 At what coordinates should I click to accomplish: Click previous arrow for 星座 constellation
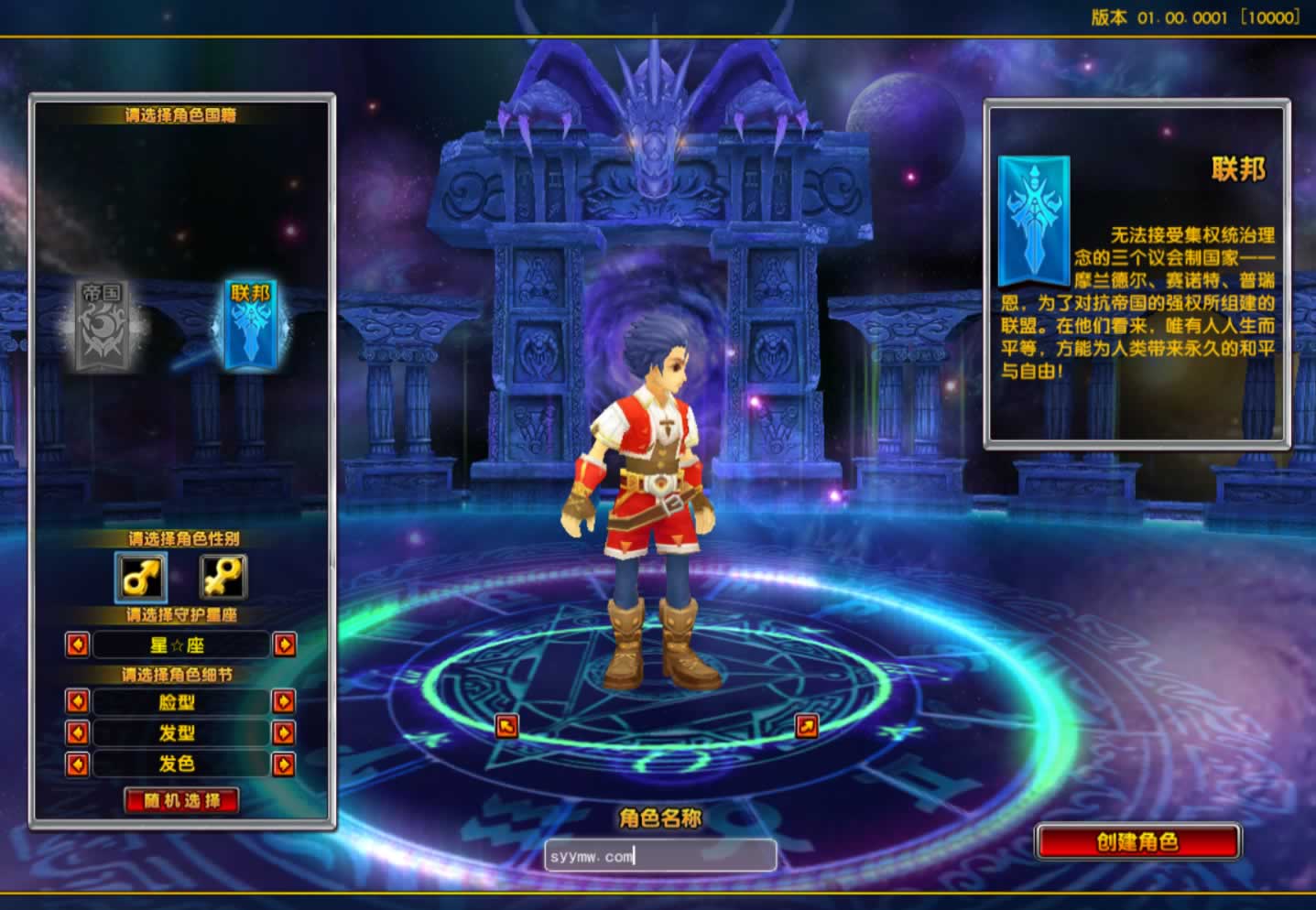(78, 645)
